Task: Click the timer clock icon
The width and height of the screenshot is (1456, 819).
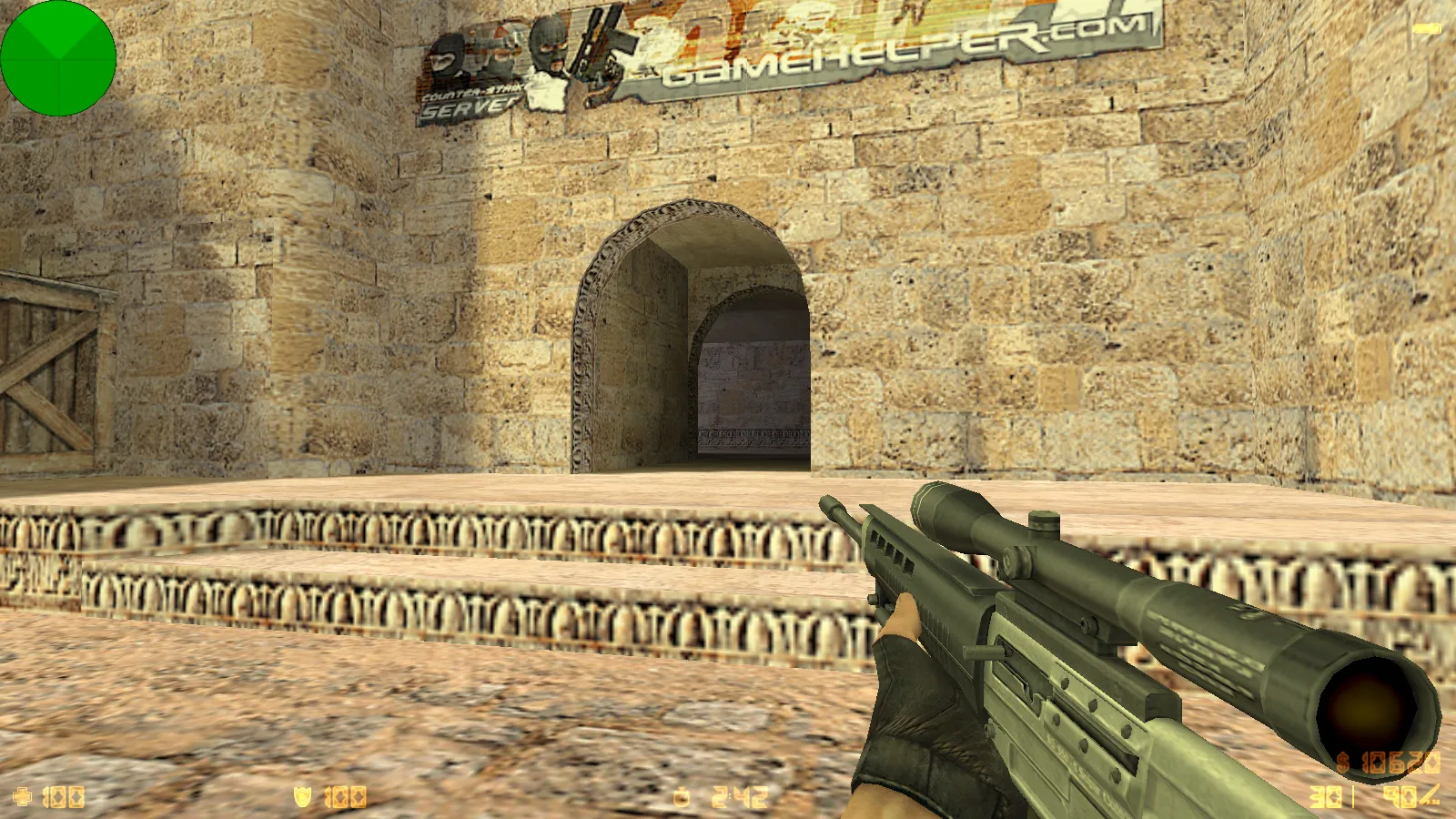Action: (x=679, y=797)
